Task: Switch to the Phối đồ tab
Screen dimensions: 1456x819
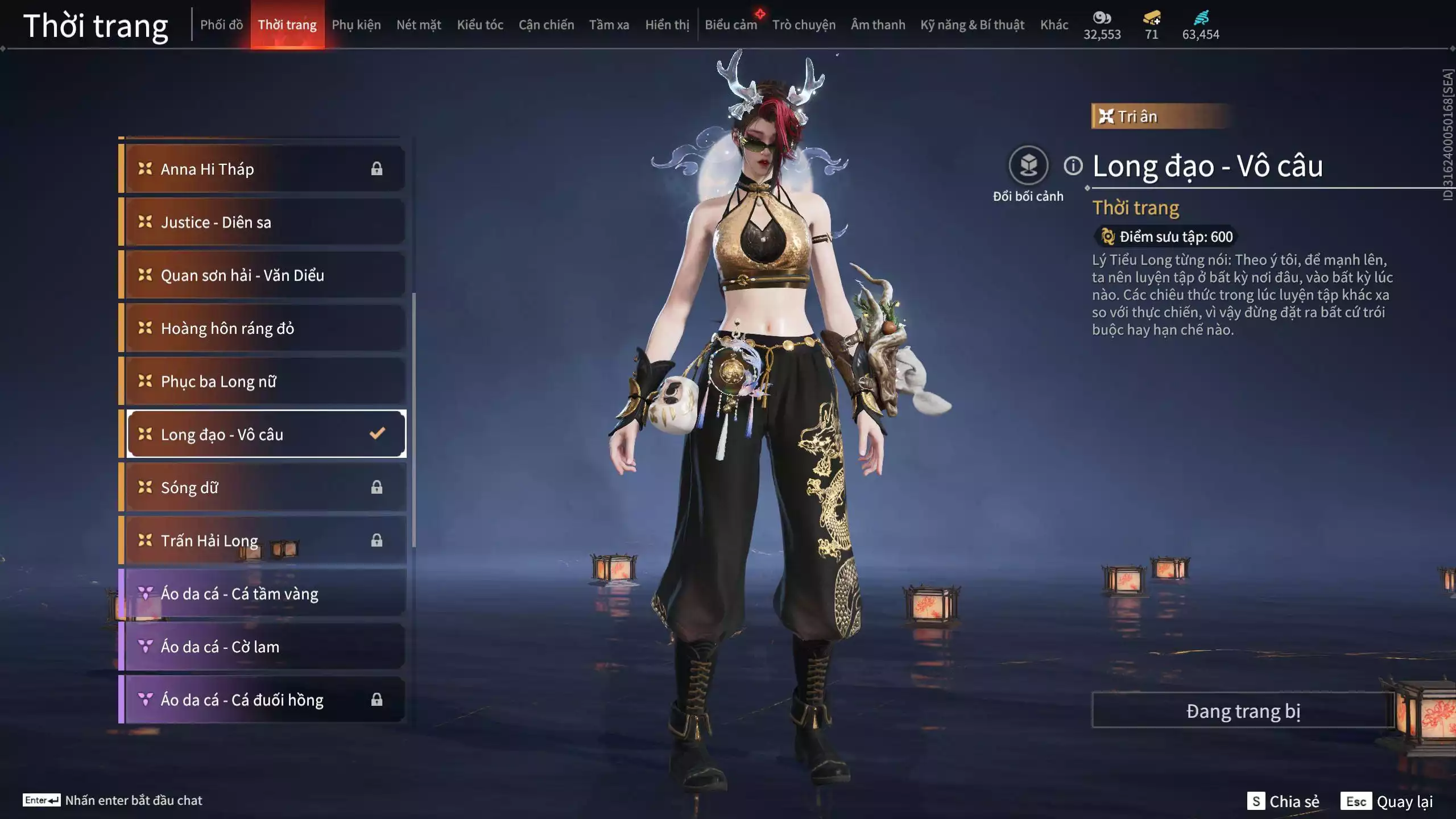Action: [x=221, y=25]
